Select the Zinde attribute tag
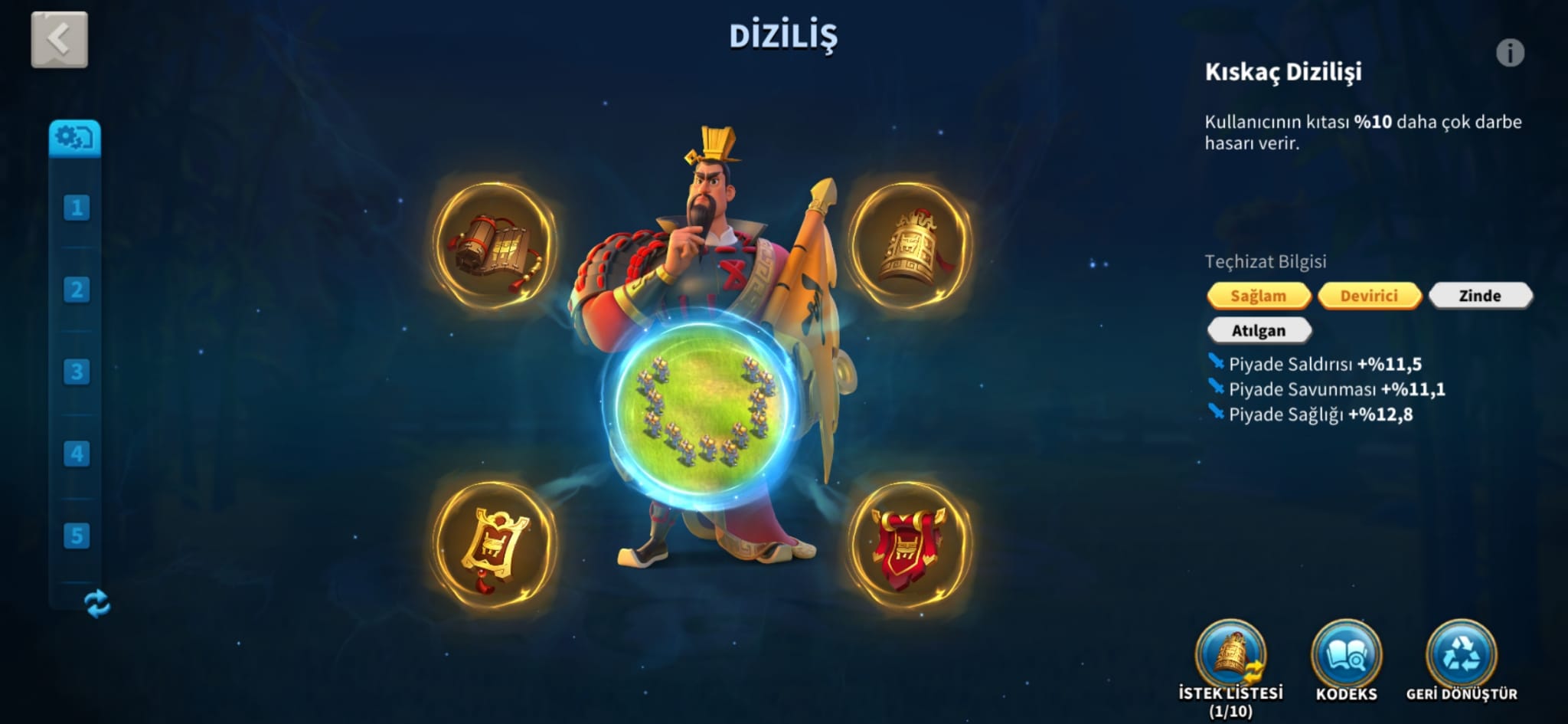1568x724 pixels. (x=1479, y=296)
